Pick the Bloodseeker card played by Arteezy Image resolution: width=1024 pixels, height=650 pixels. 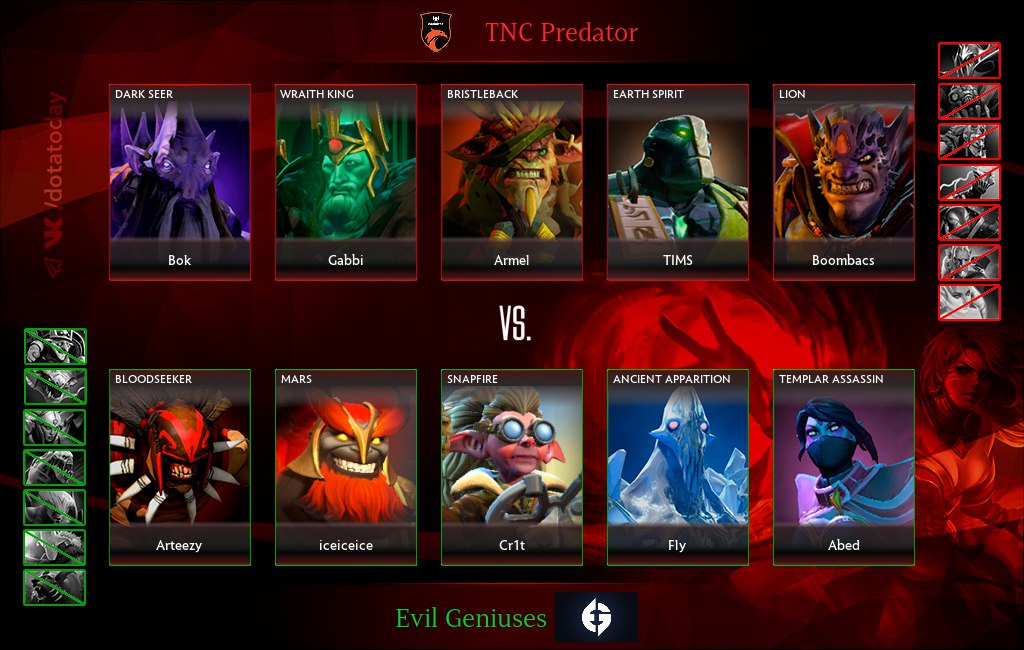pyautogui.click(x=180, y=467)
